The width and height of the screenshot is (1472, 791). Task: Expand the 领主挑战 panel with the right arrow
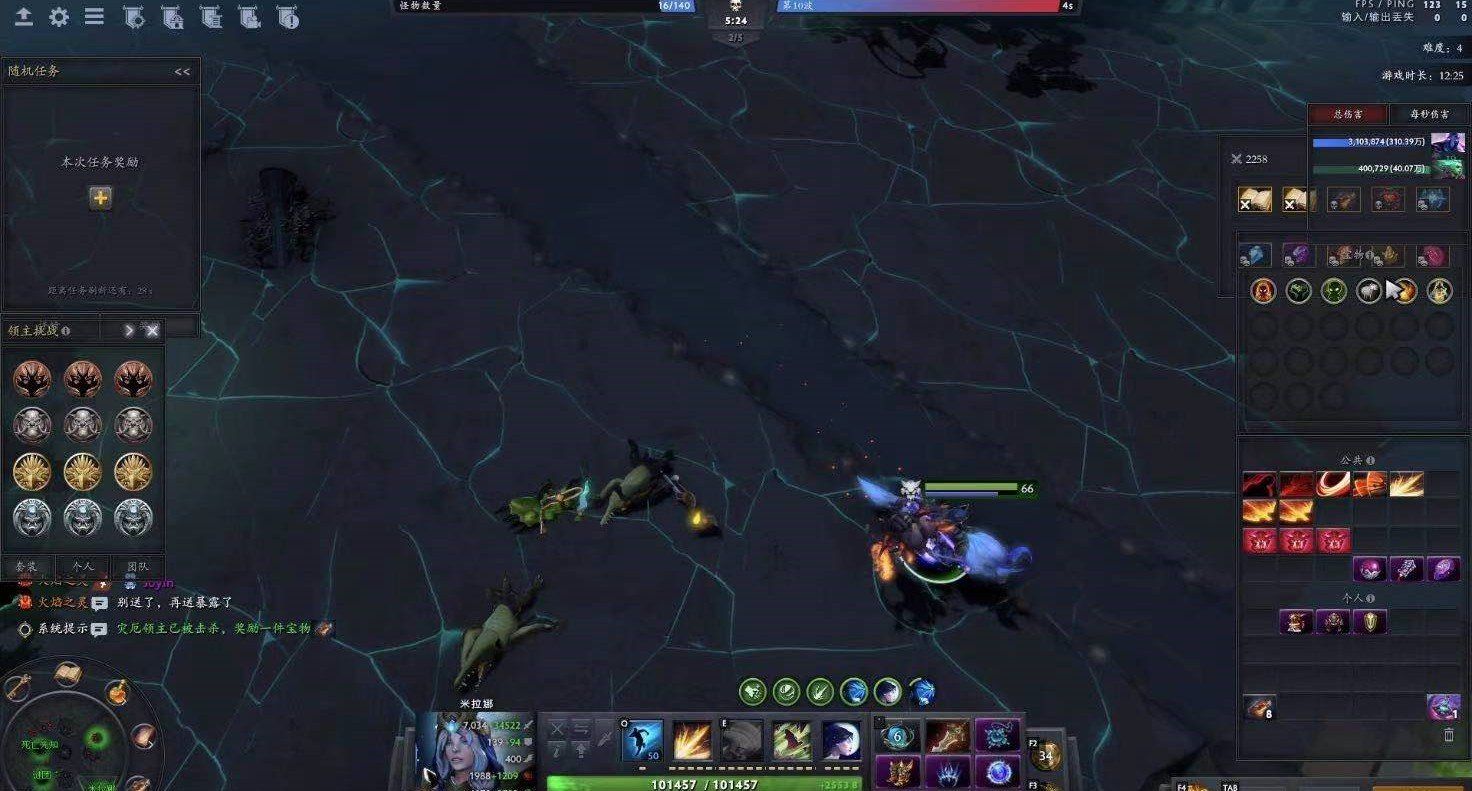128,328
